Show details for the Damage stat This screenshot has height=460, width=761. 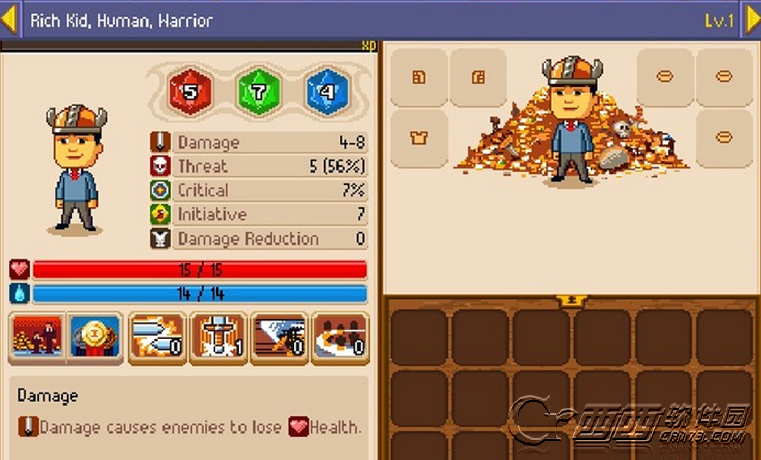tap(258, 143)
